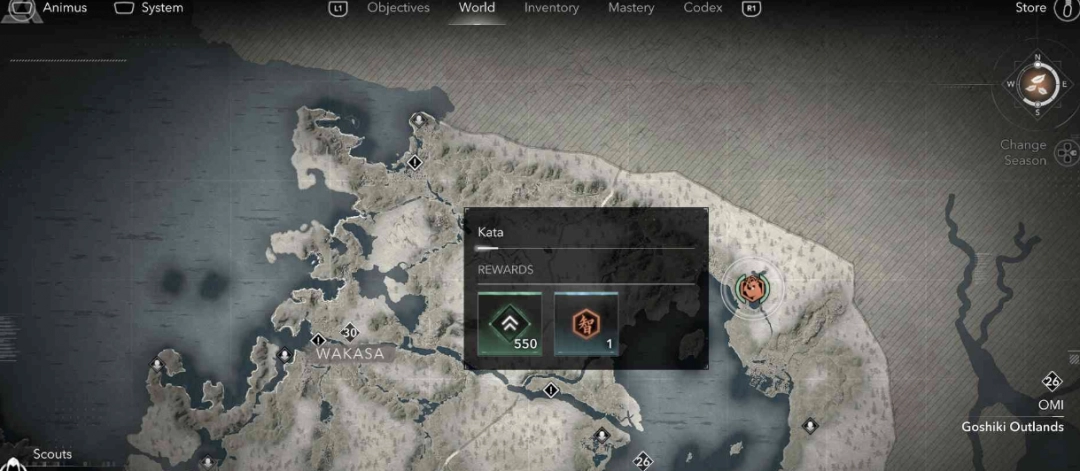Select the orange Kata map marker
This screenshot has width=1080, height=471.
pos(754,289)
